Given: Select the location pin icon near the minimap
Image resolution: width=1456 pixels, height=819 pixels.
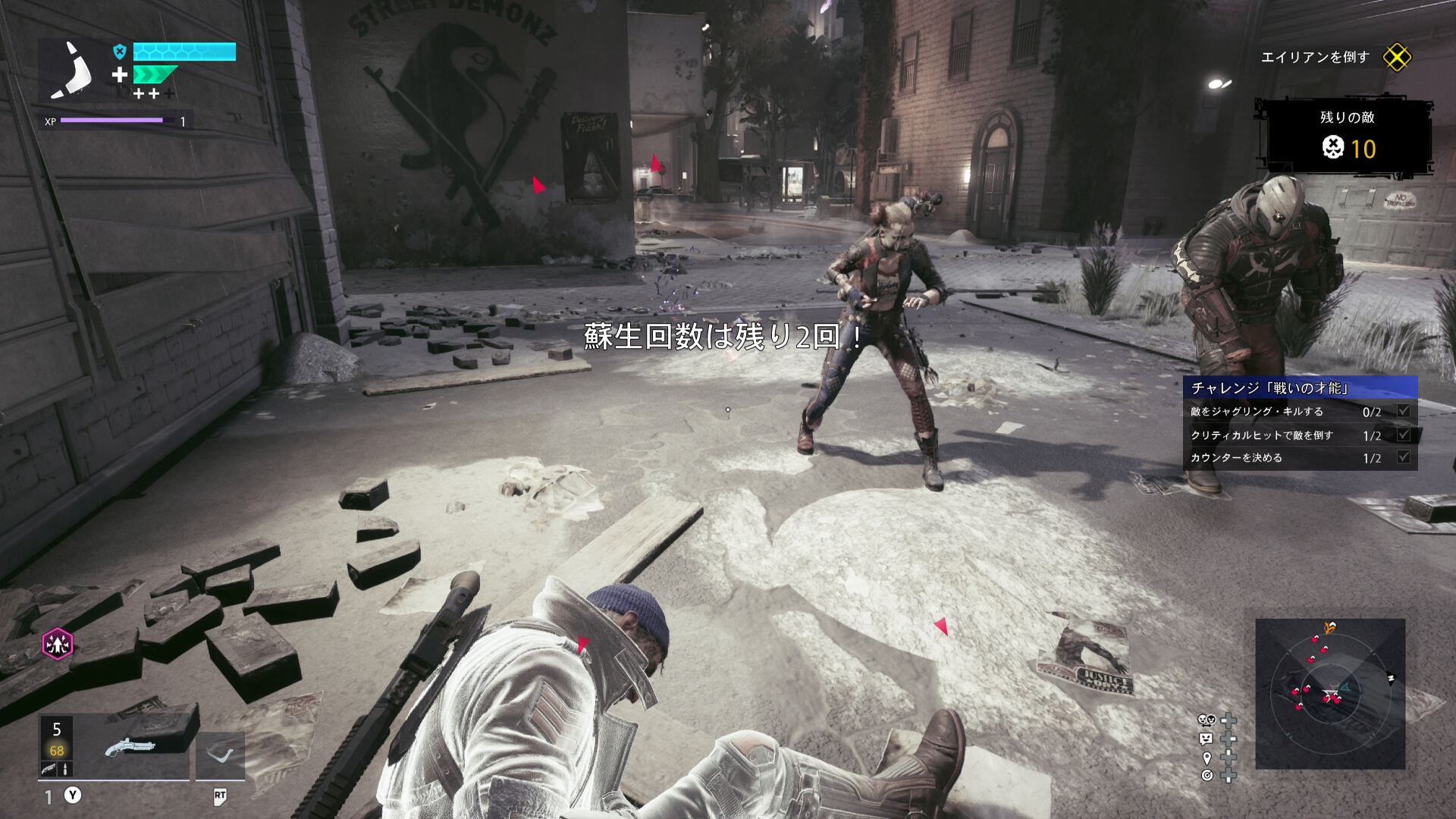Looking at the screenshot, I should coord(1207,758).
